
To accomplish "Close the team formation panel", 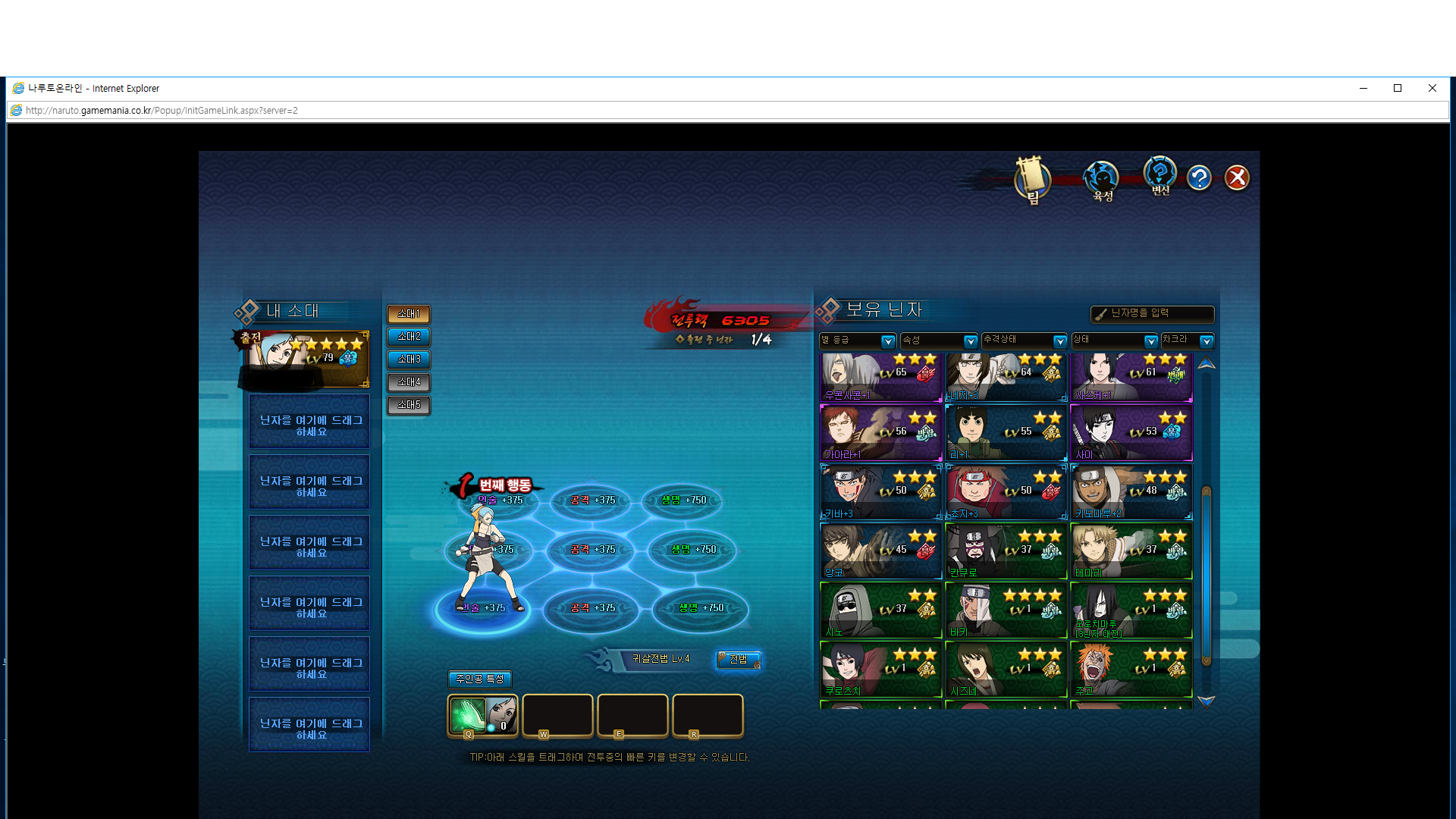I will click(1237, 178).
